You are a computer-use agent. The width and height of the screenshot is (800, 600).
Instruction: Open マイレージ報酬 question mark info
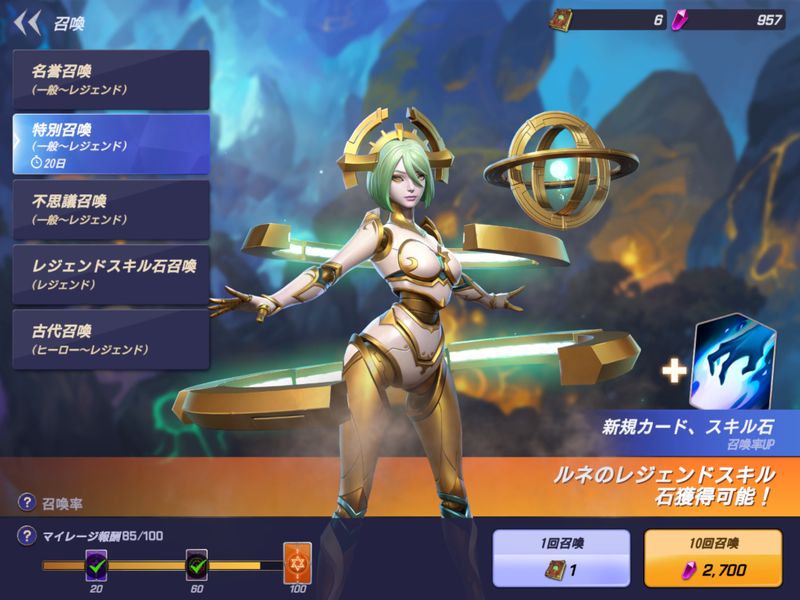coord(26,538)
